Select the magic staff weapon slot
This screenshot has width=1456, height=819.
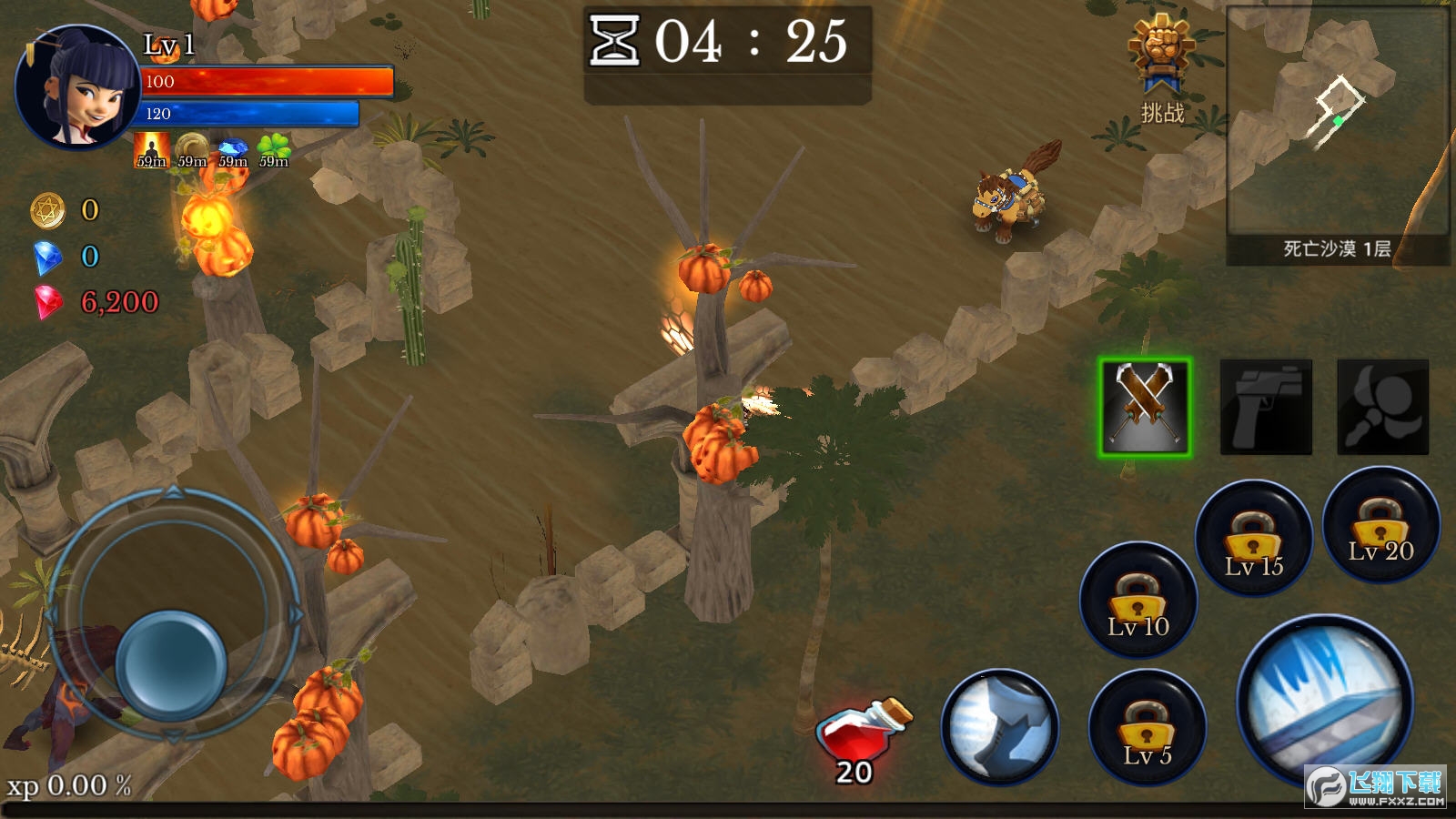point(1382,407)
